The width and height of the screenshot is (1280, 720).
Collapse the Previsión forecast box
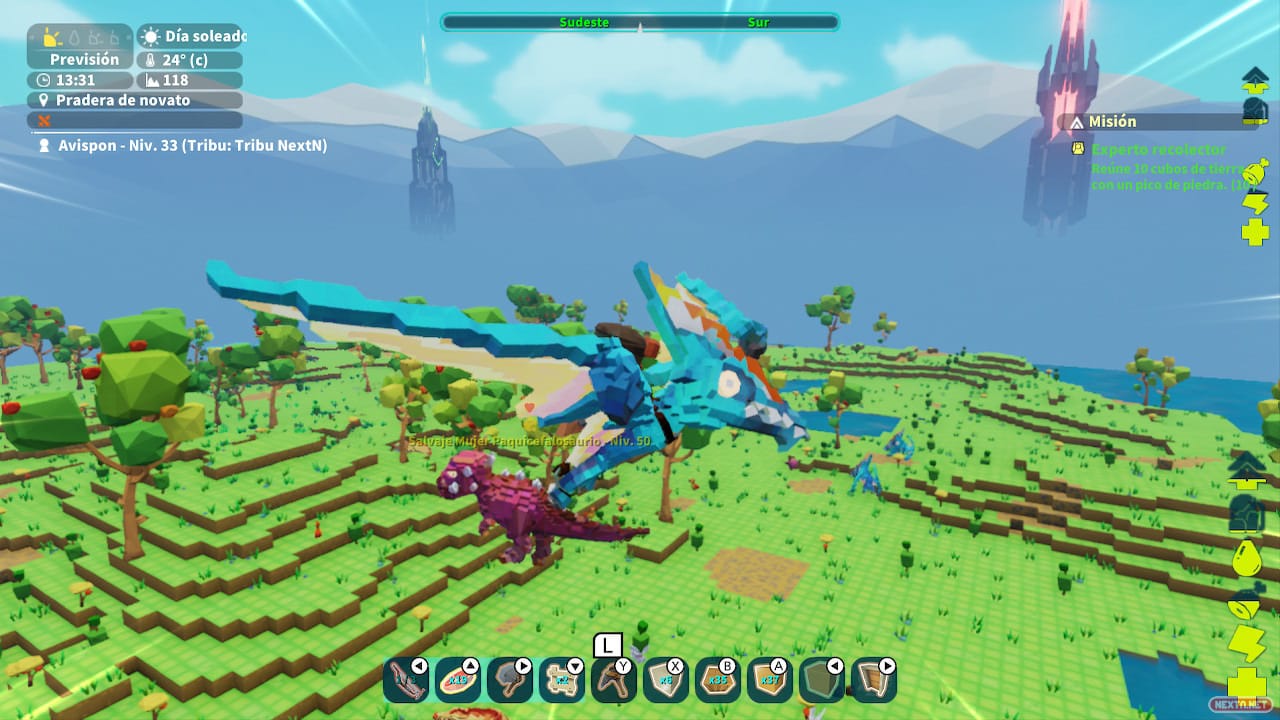coord(83,59)
